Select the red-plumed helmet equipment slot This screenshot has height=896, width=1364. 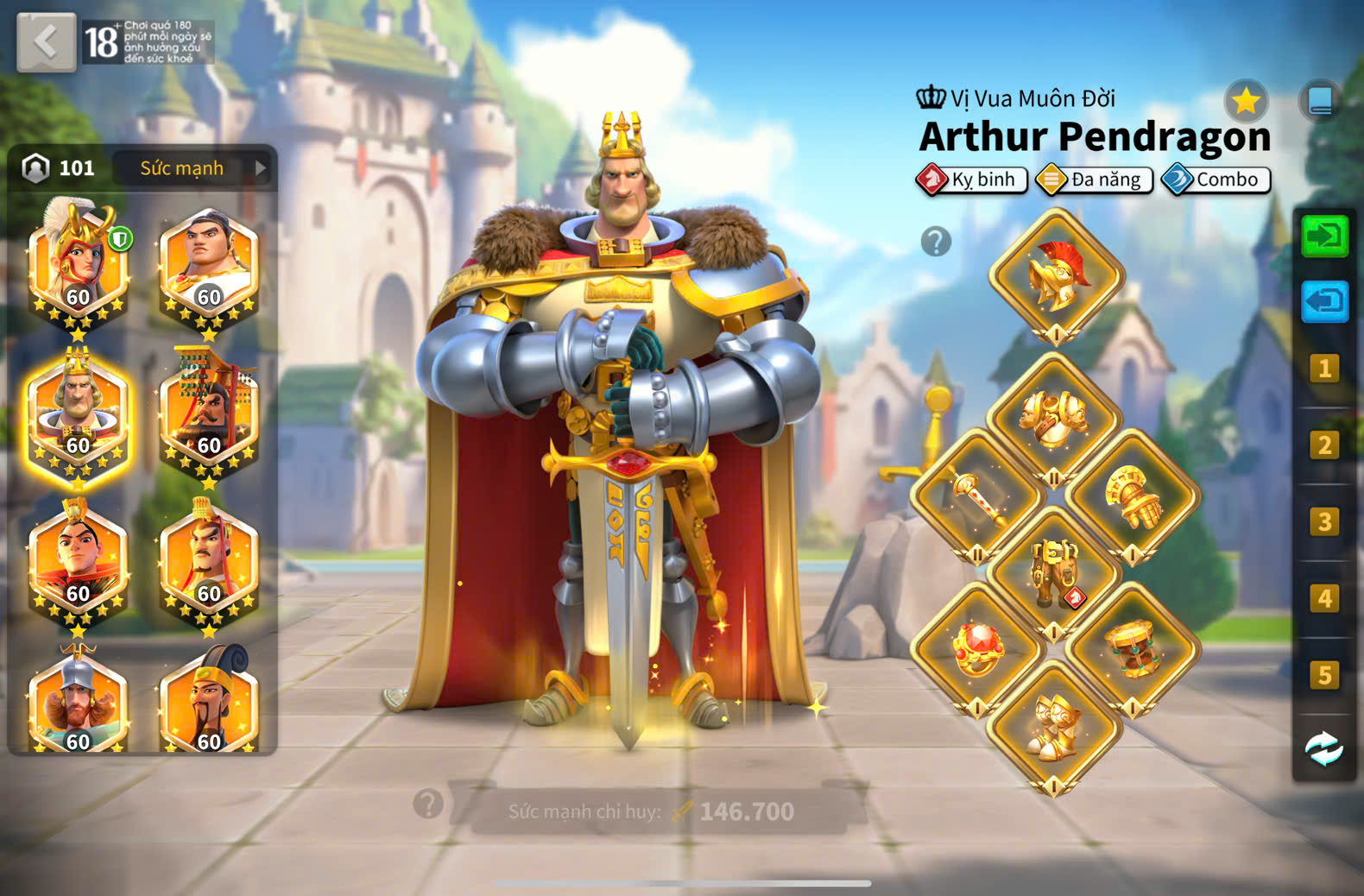pos(1056,276)
